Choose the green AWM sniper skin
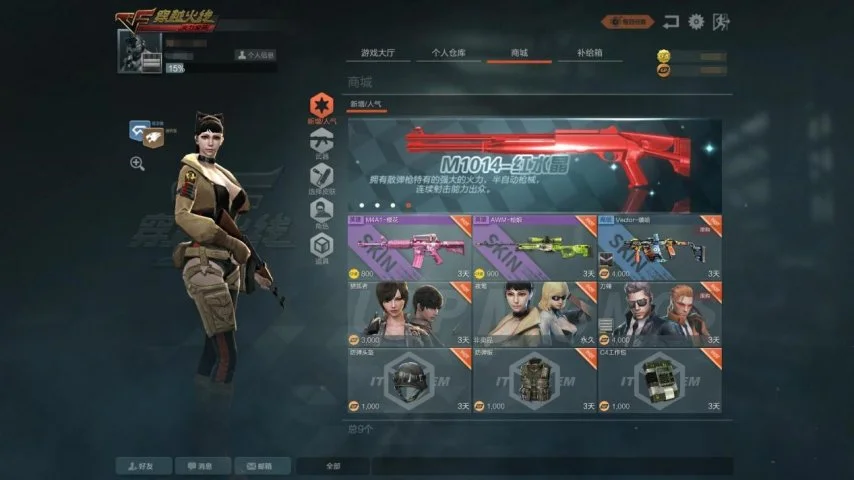The width and height of the screenshot is (854, 480). pyautogui.click(x=534, y=247)
